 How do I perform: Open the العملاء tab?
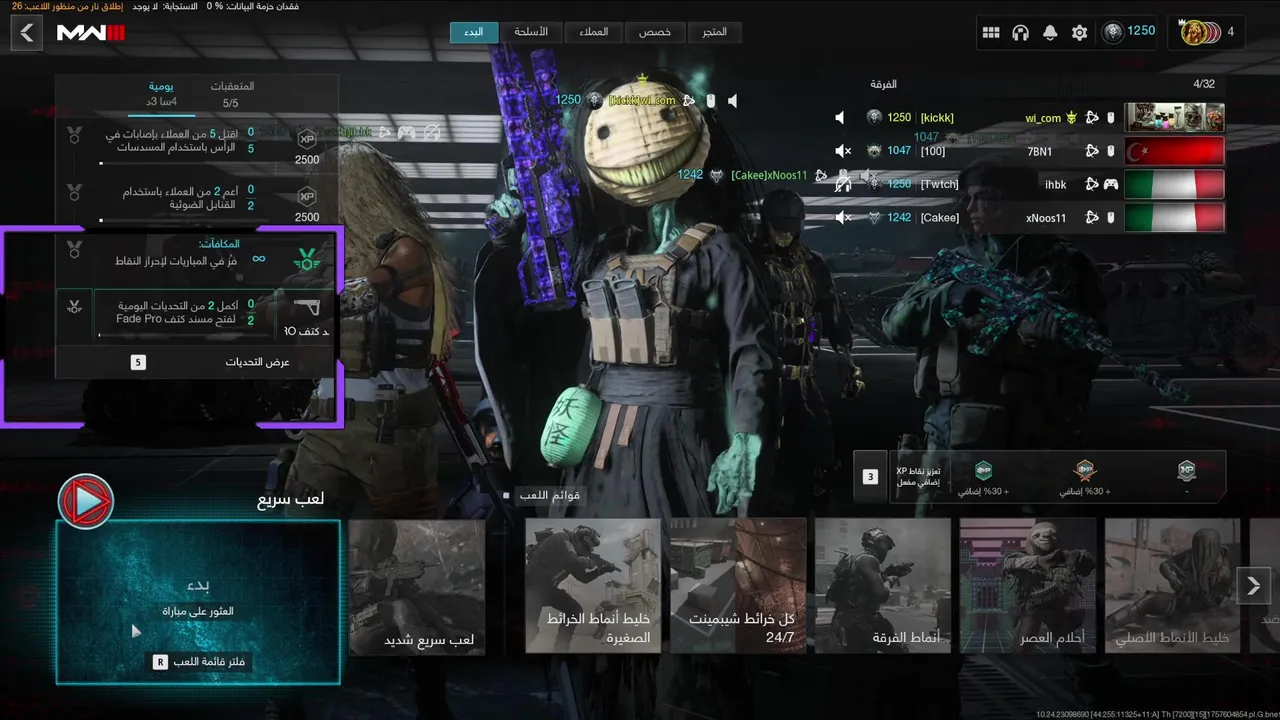pos(593,32)
